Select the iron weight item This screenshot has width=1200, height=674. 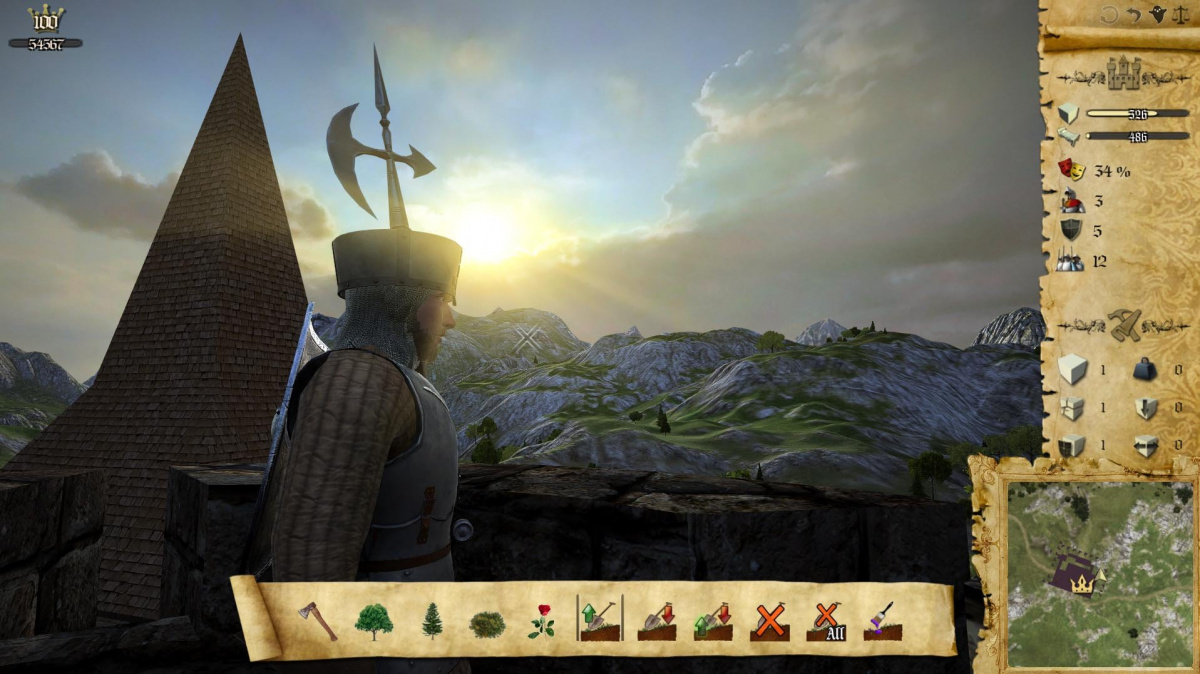(x=1144, y=371)
